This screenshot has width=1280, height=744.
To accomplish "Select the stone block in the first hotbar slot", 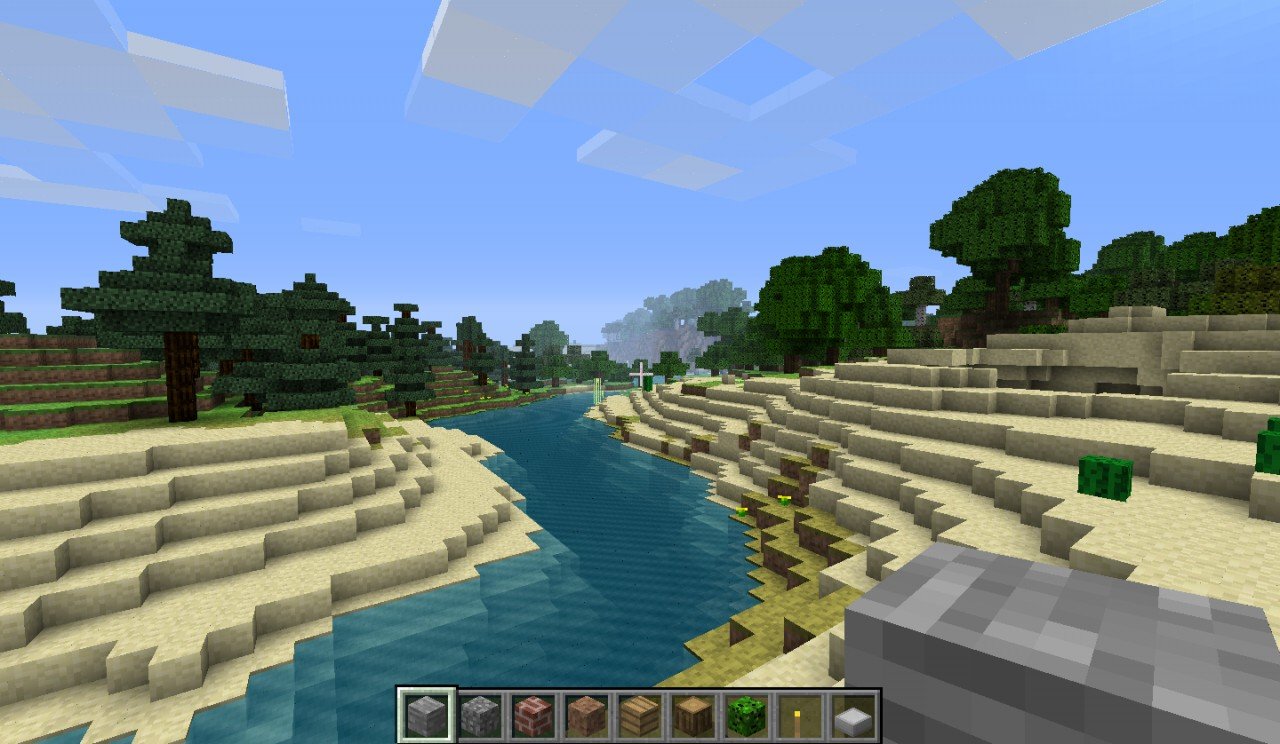I will tap(426, 715).
